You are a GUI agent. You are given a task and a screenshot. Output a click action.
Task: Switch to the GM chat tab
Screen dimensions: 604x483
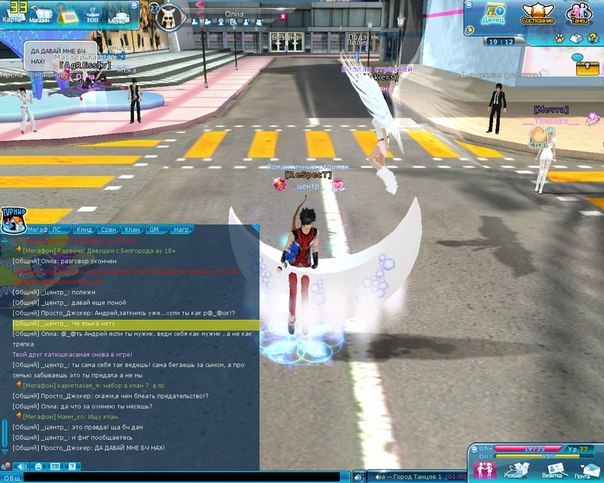pos(154,228)
